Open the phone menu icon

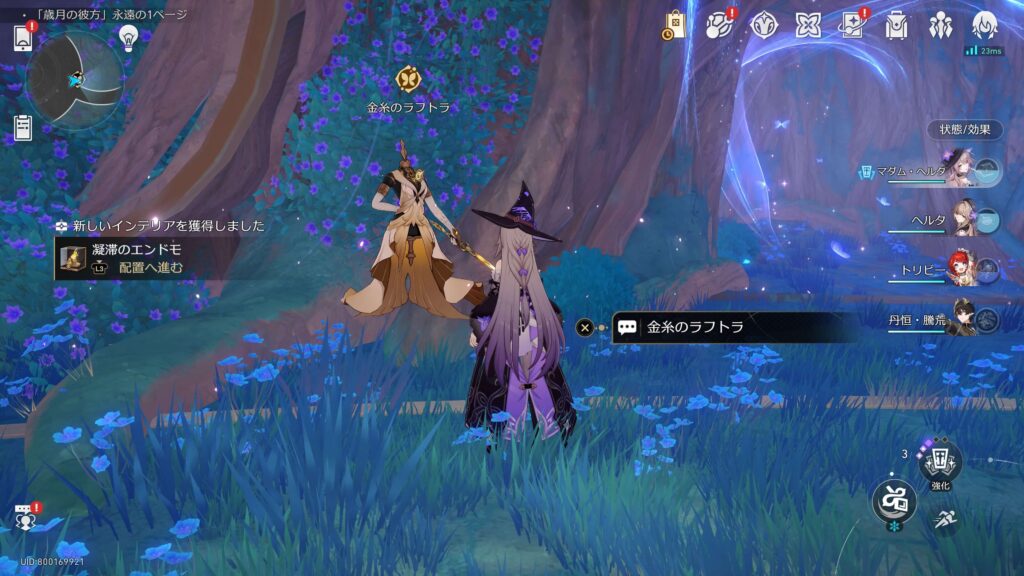pyautogui.click(x=24, y=38)
